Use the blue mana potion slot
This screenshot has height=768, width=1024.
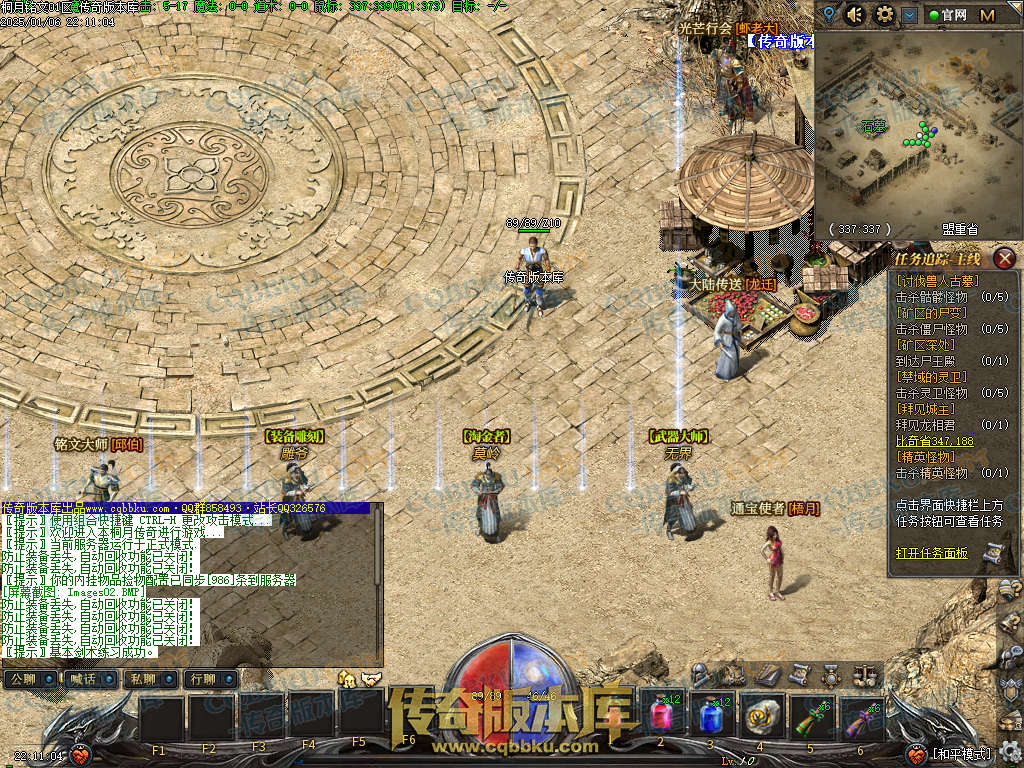pos(711,714)
